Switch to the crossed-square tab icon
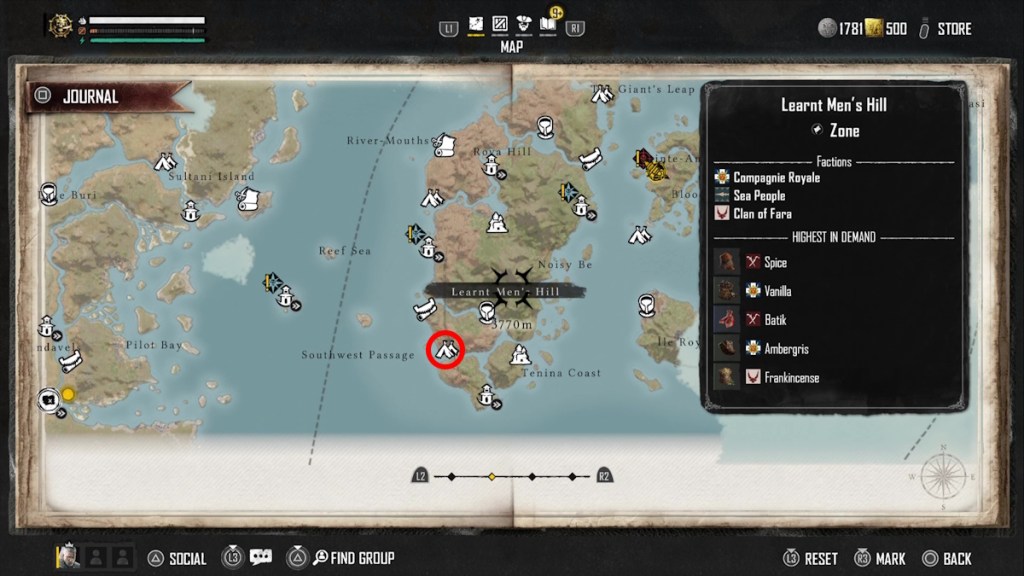This screenshot has width=1024, height=576. (x=499, y=24)
